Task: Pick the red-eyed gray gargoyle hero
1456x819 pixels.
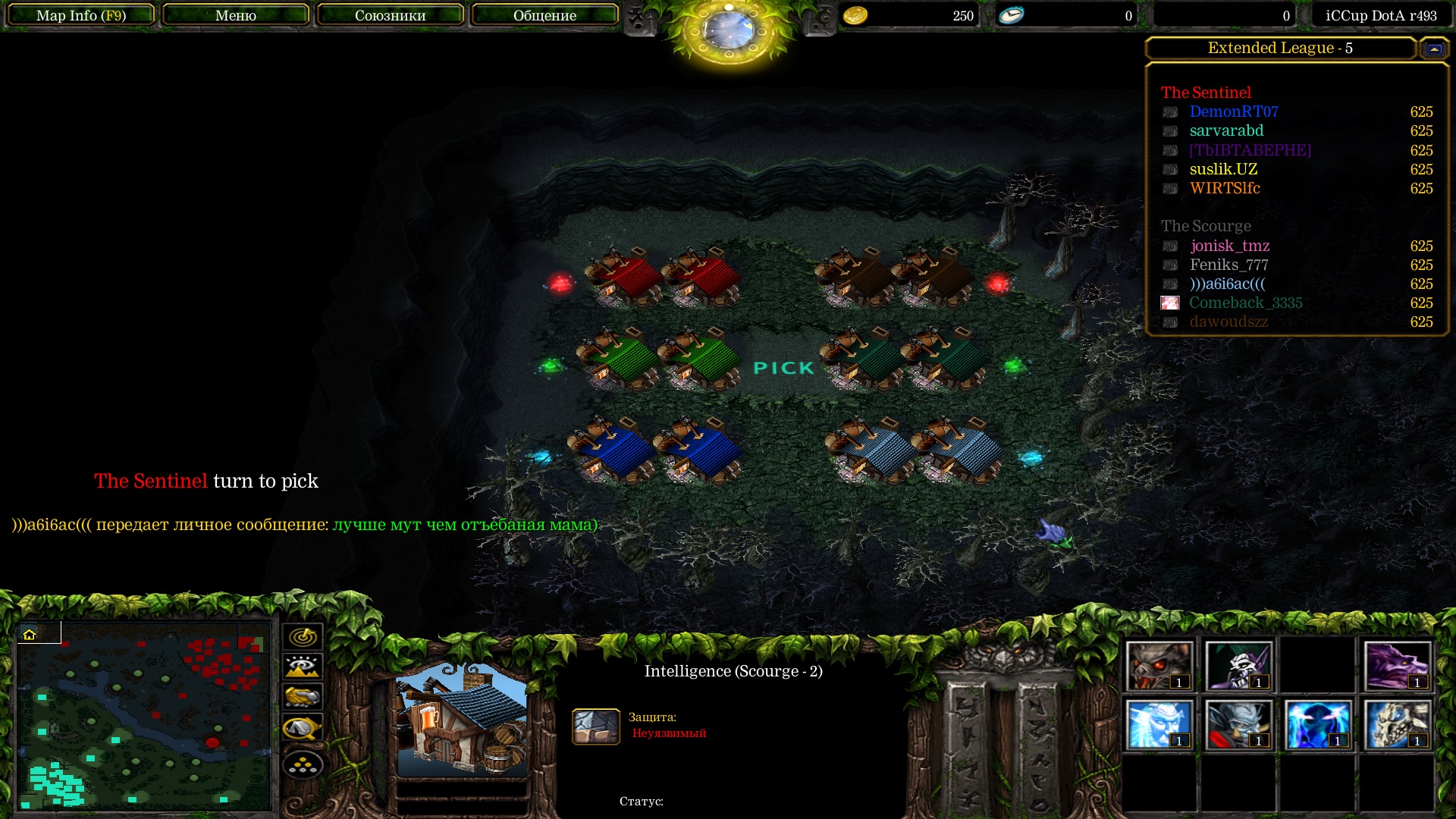Action: point(1159,666)
